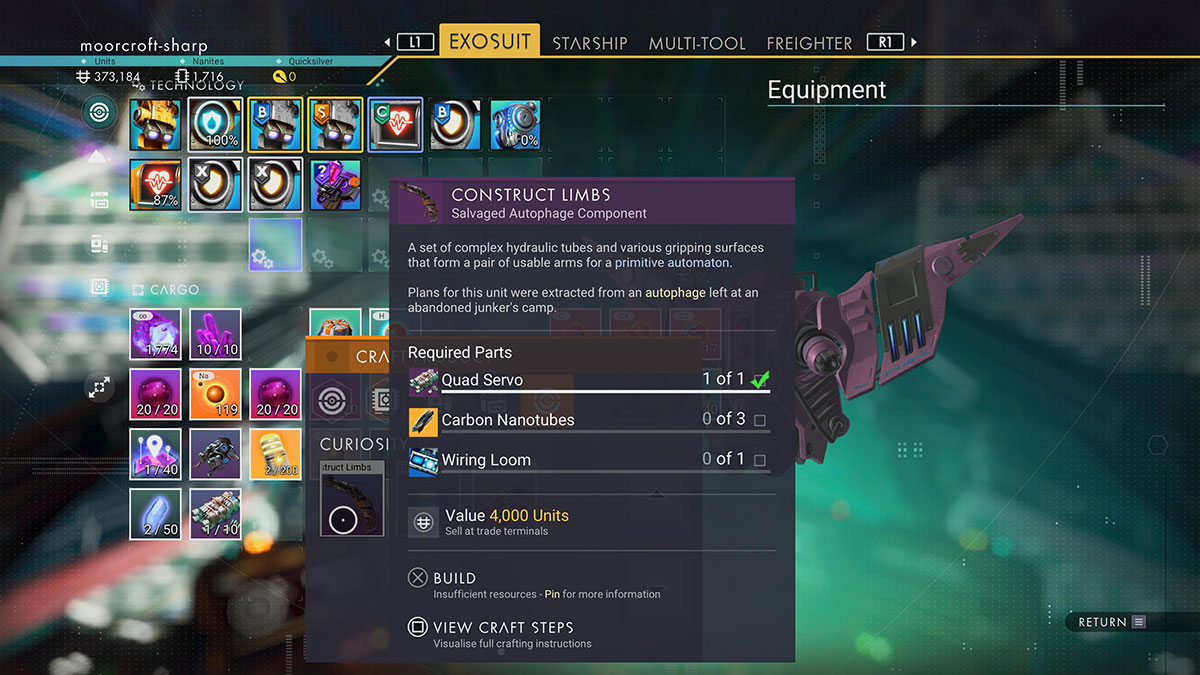This screenshot has height=675, width=1200.
Task: Select the Freighter inventory tab
Action: pos(809,43)
